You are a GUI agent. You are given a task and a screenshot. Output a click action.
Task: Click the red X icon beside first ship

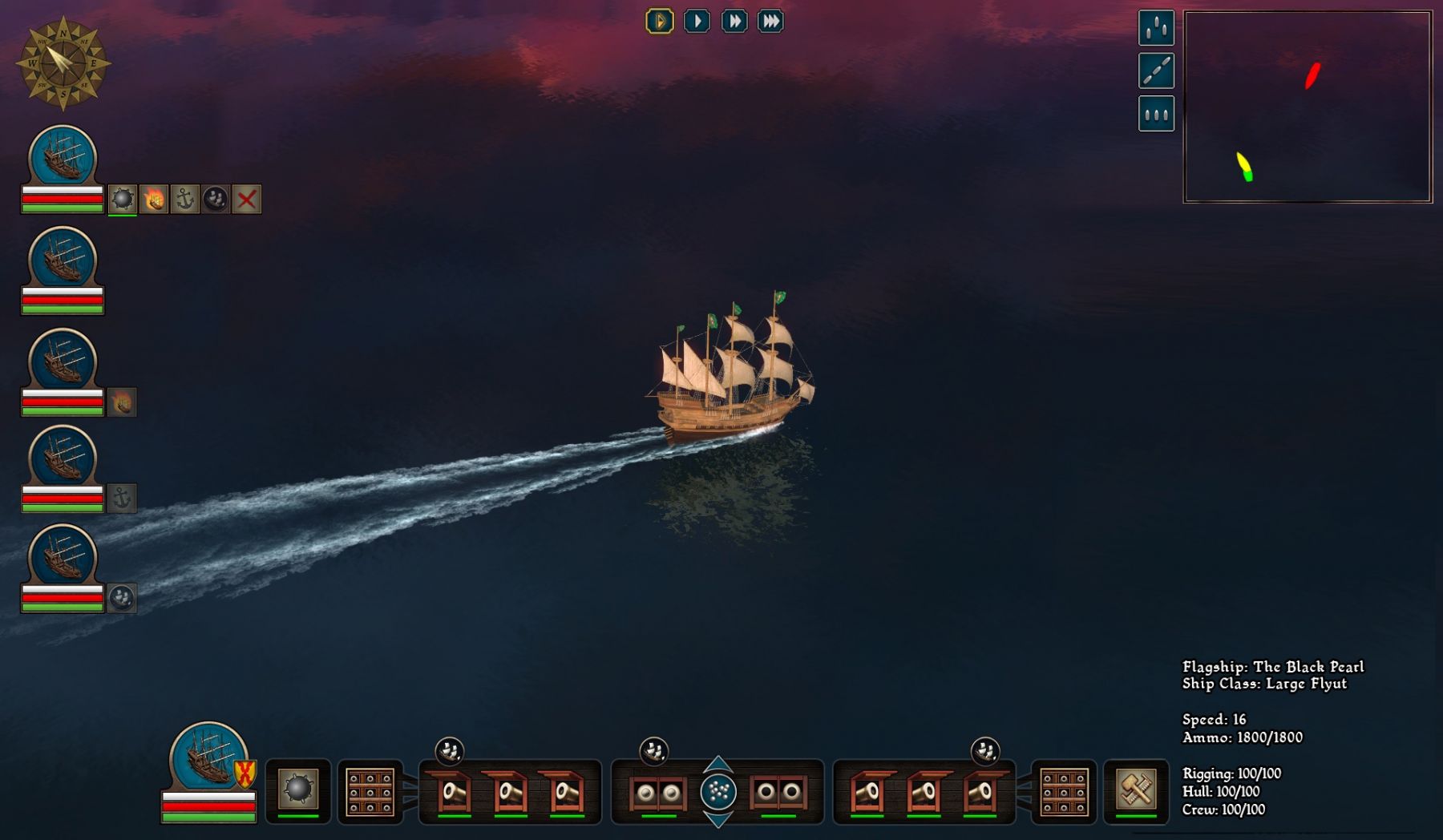coord(247,199)
